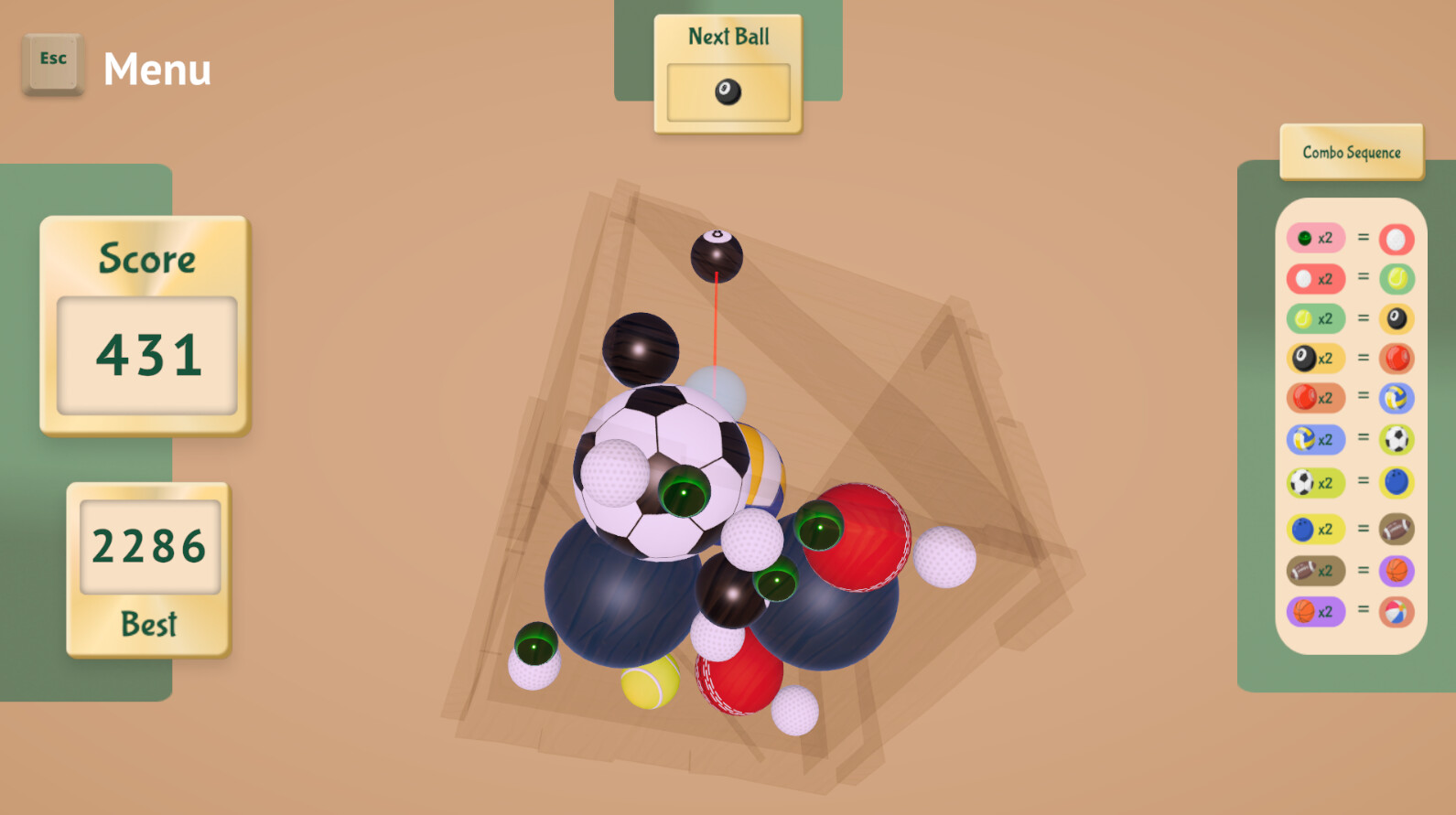Open the Menu
Viewport: 1456px width, 815px height.
157,68
